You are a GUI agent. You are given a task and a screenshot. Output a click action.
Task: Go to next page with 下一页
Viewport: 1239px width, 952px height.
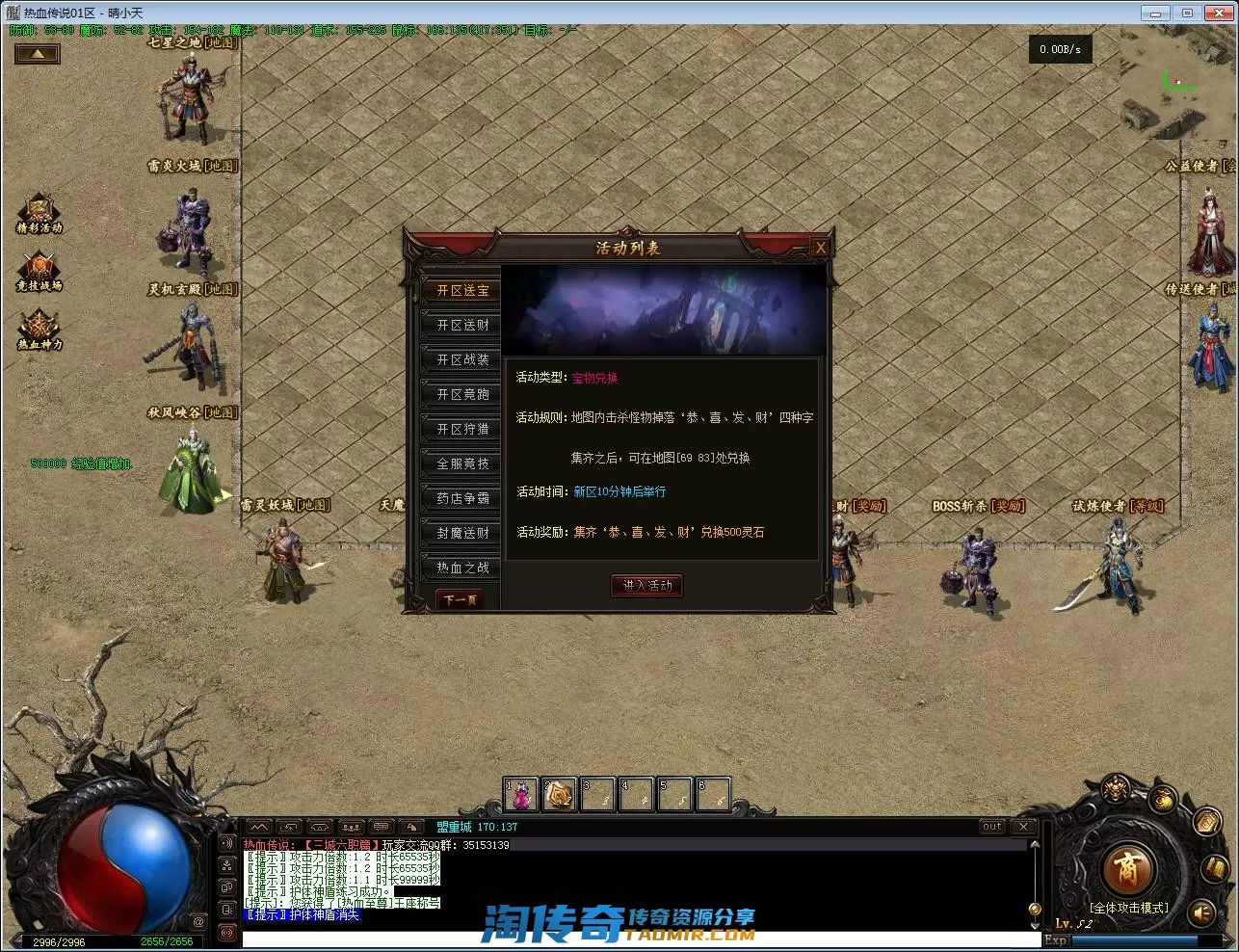click(460, 599)
